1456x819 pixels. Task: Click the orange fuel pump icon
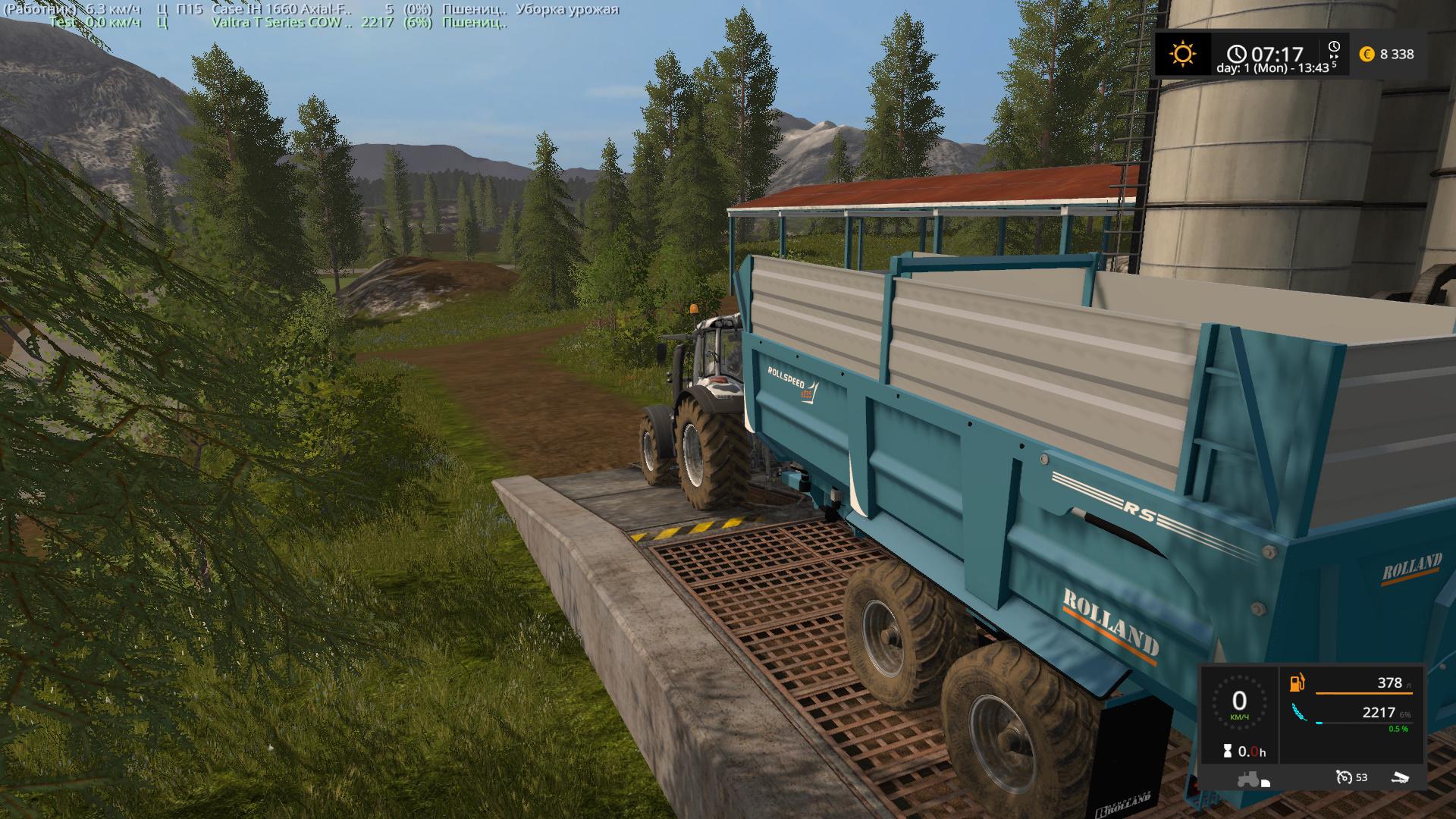(1298, 682)
